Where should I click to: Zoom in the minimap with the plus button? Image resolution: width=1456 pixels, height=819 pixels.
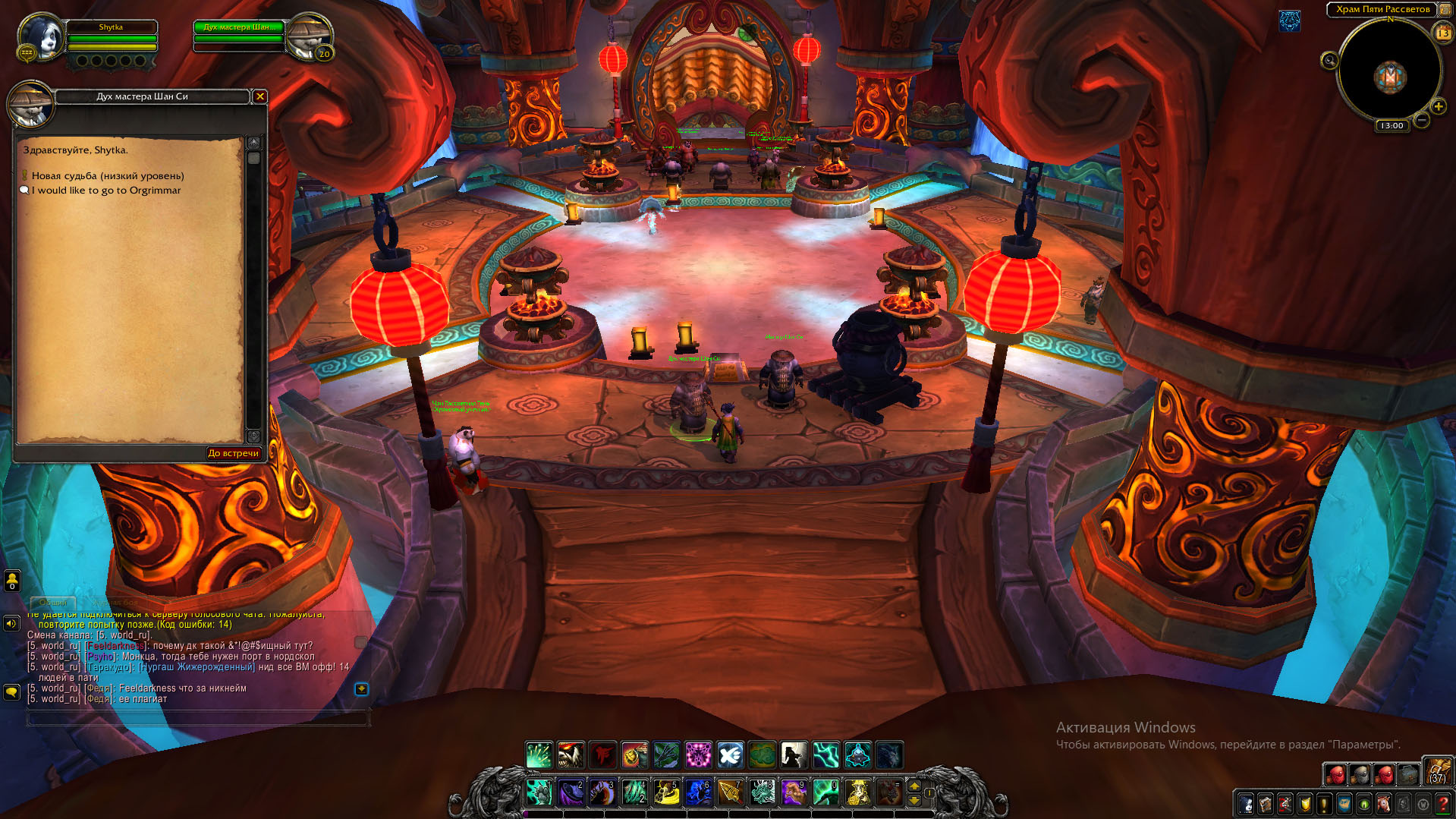tap(1438, 107)
